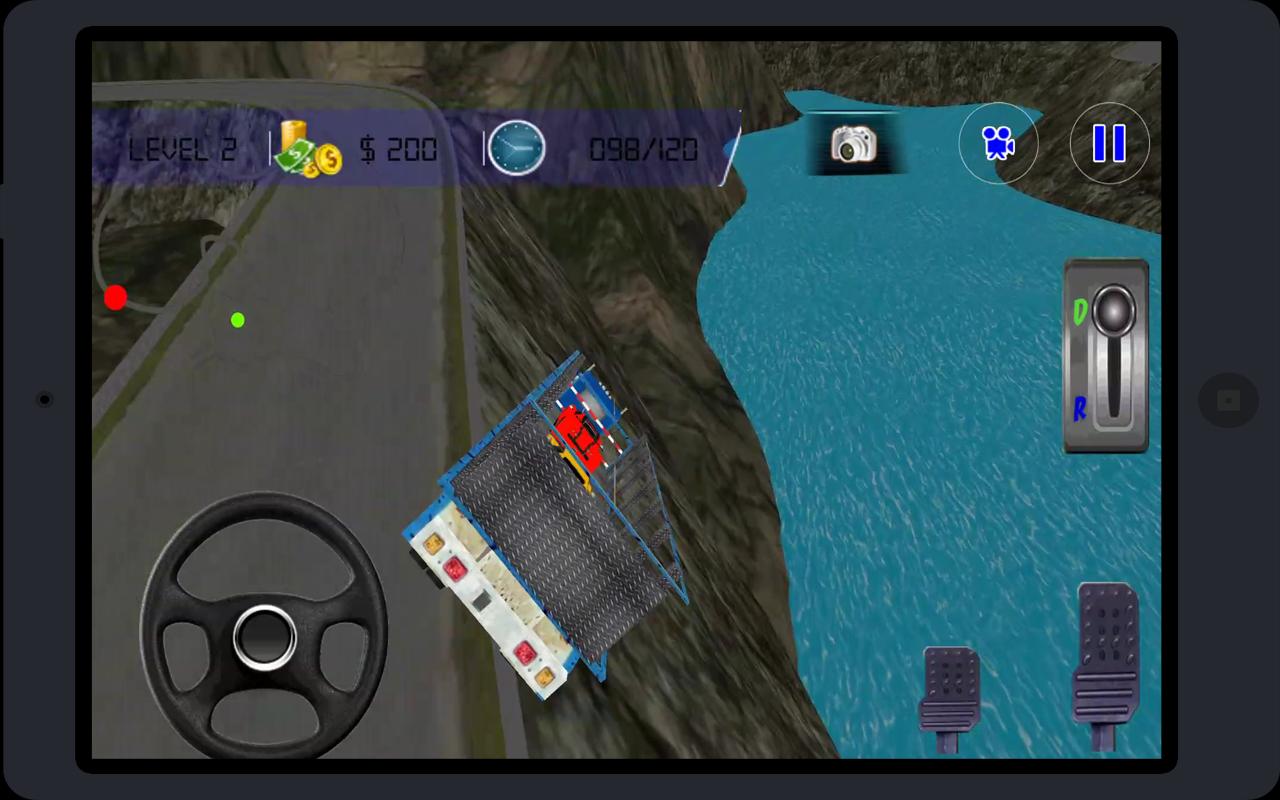Open the gear shifter panel

1106,357
